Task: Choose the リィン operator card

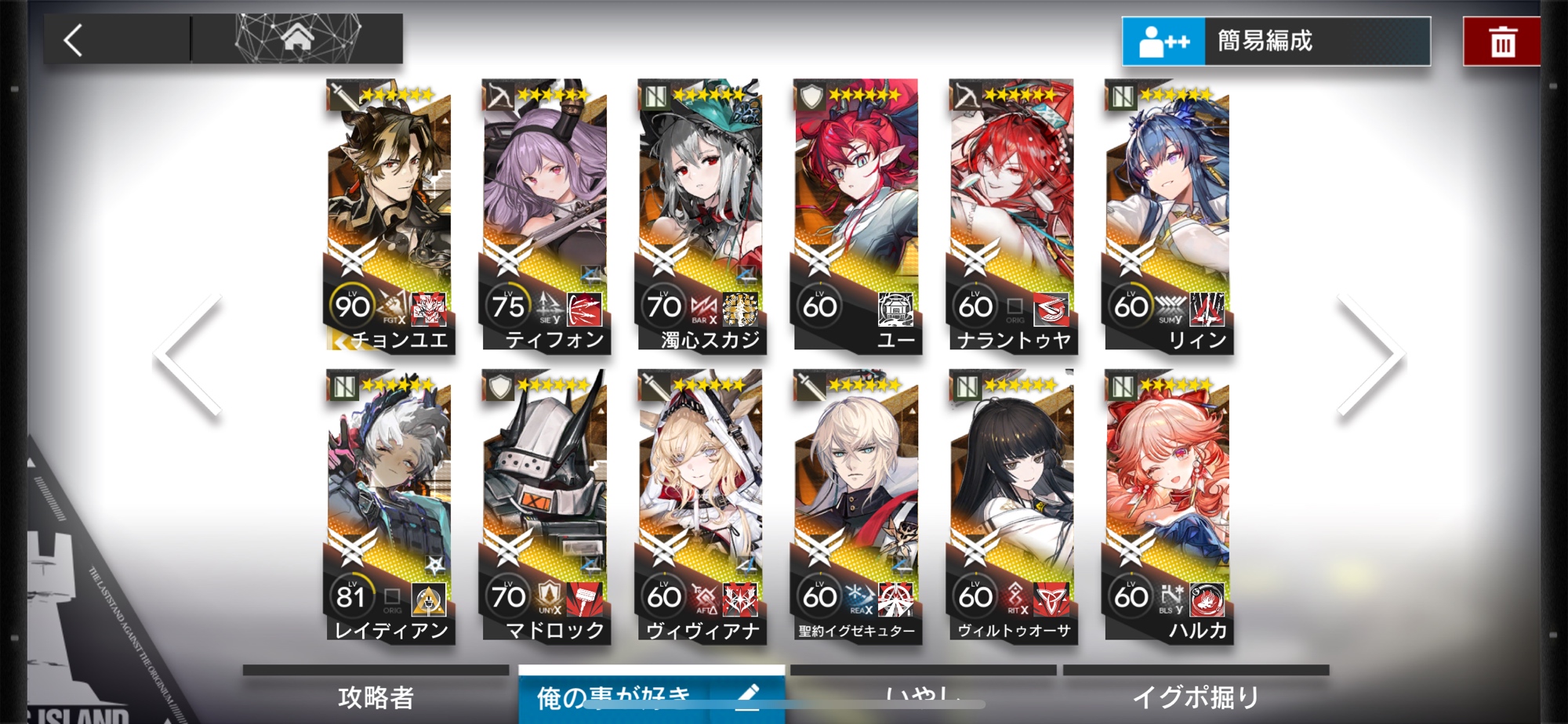Action: [1167, 215]
